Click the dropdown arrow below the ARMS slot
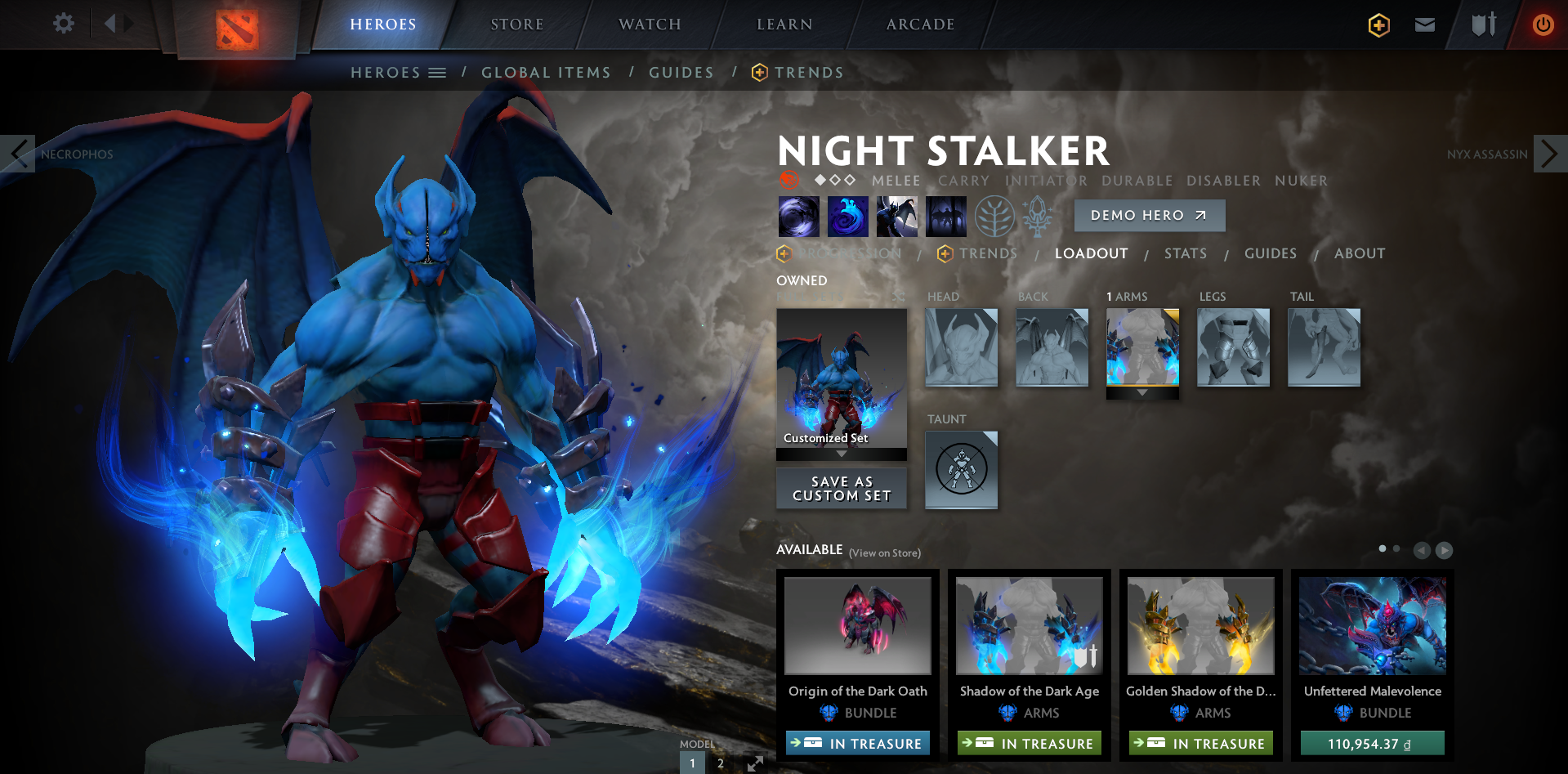This screenshot has width=1568, height=774. pyautogui.click(x=1141, y=393)
